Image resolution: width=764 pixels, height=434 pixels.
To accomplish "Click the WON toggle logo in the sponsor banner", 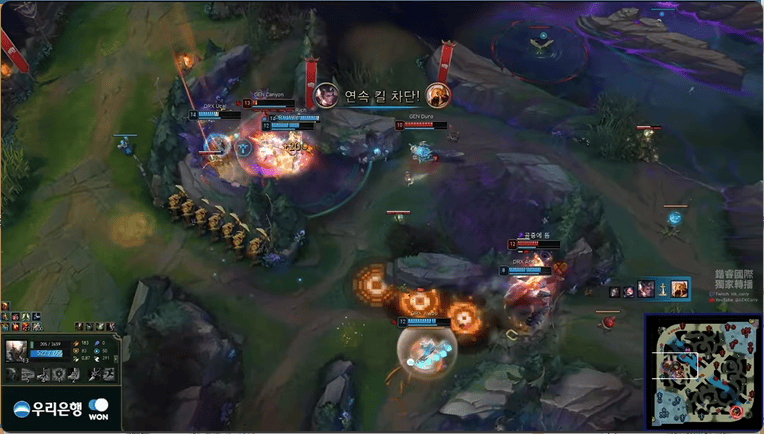I will 98,409.
